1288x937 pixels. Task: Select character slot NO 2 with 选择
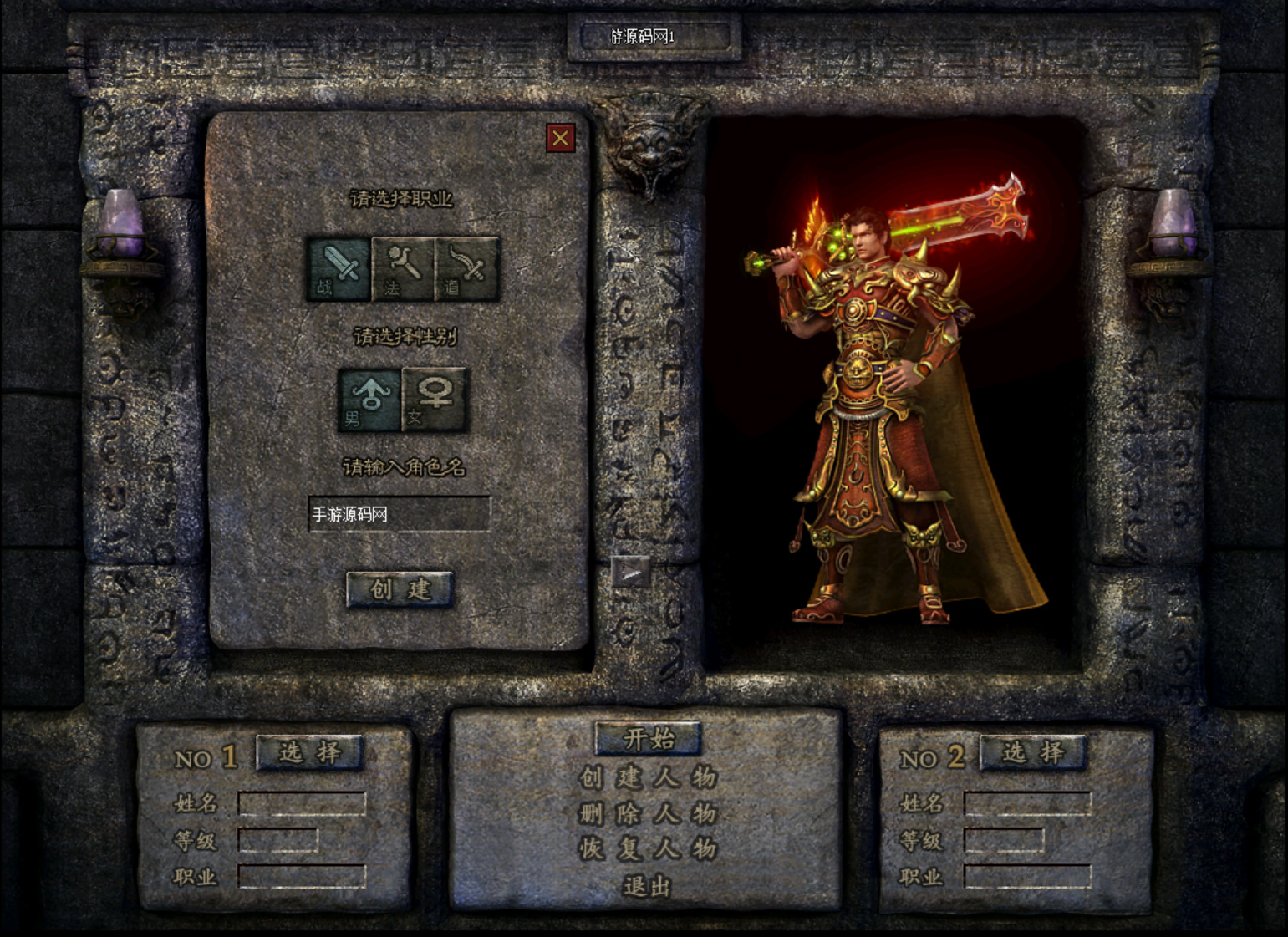point(1033,752)
